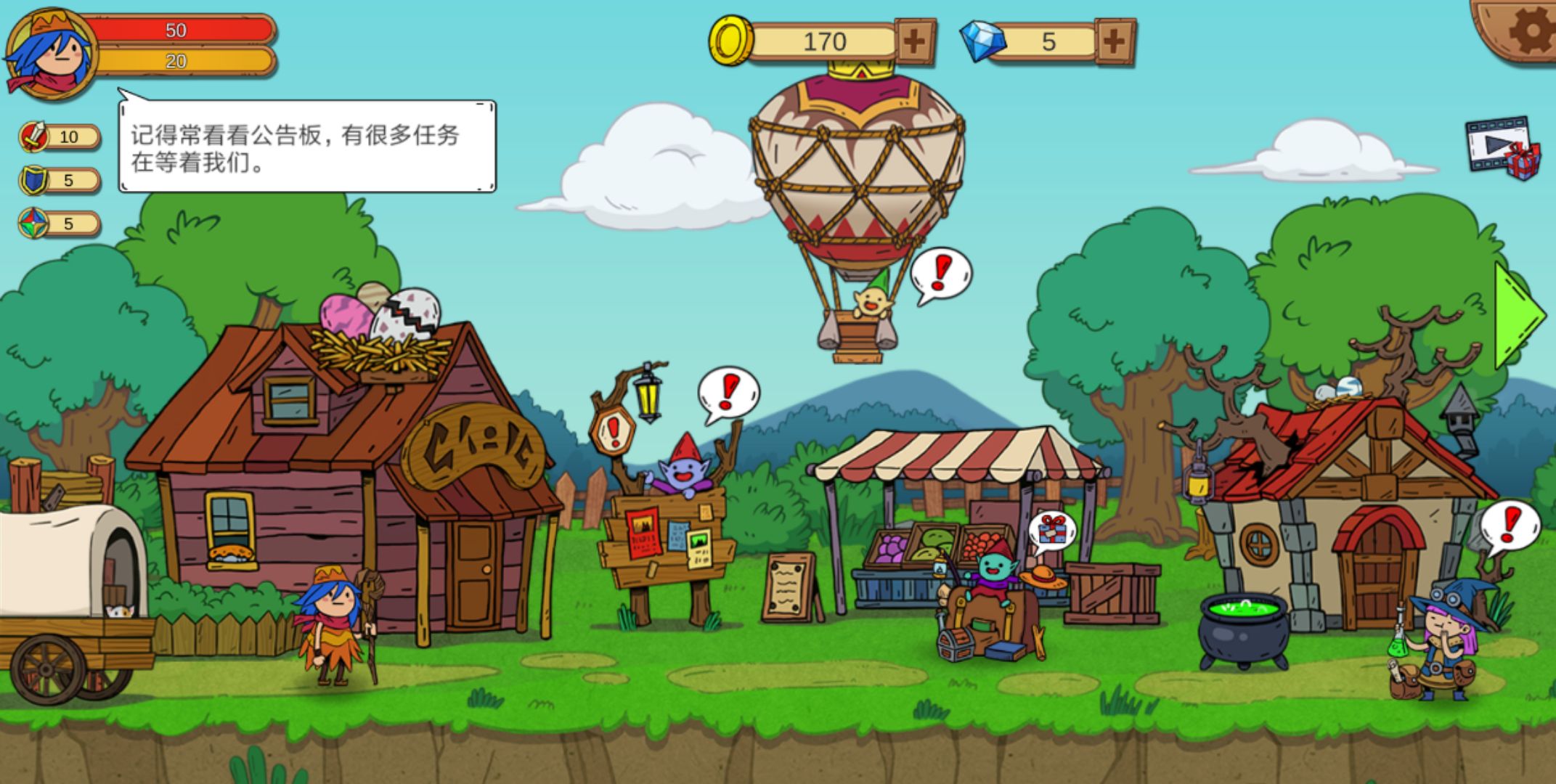Click the red health bar showing 50
This screenshot has width=1556, height=784.
(178, 31)
